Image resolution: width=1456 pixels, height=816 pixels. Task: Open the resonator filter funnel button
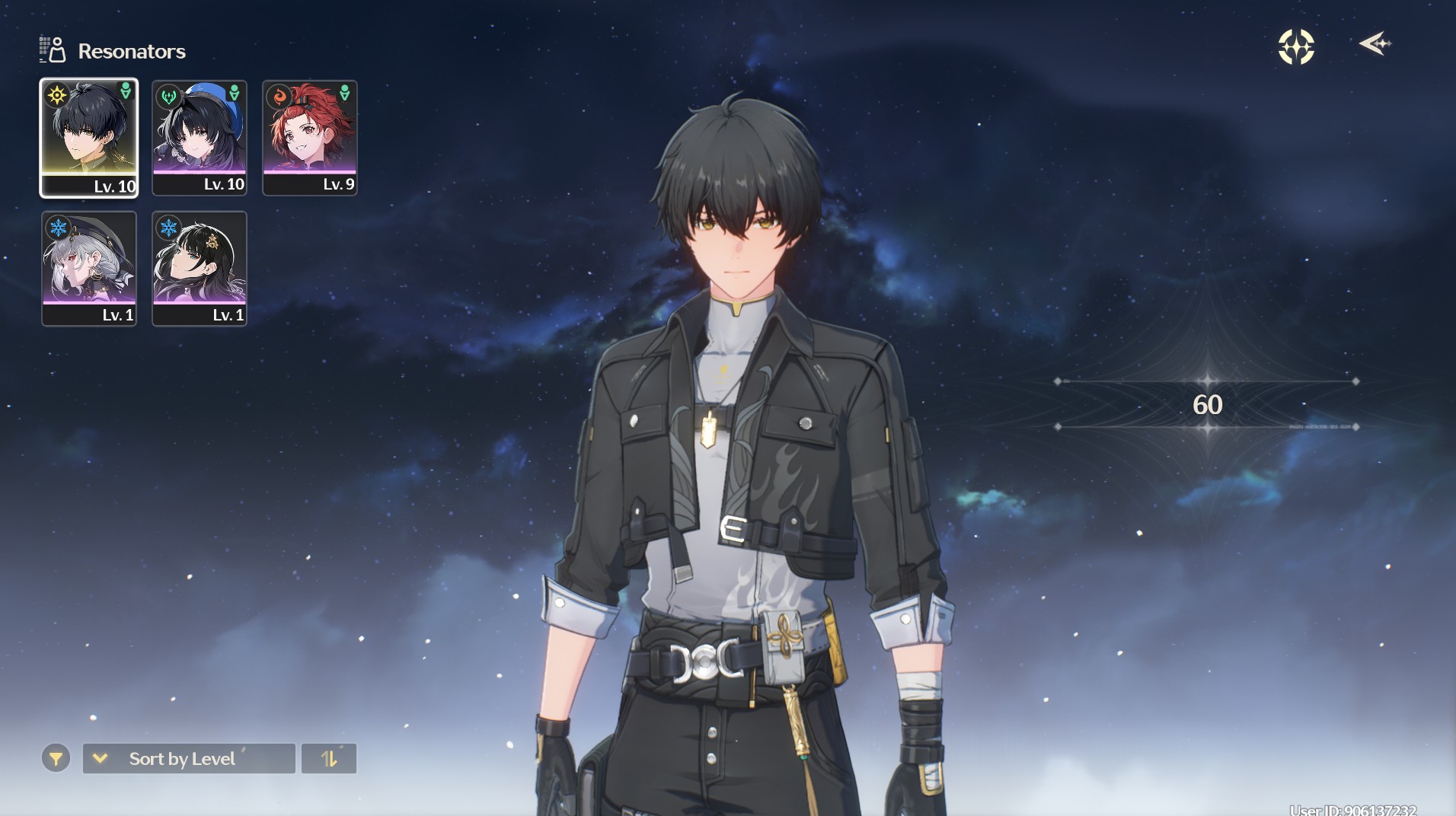click(x=56, y=758)
